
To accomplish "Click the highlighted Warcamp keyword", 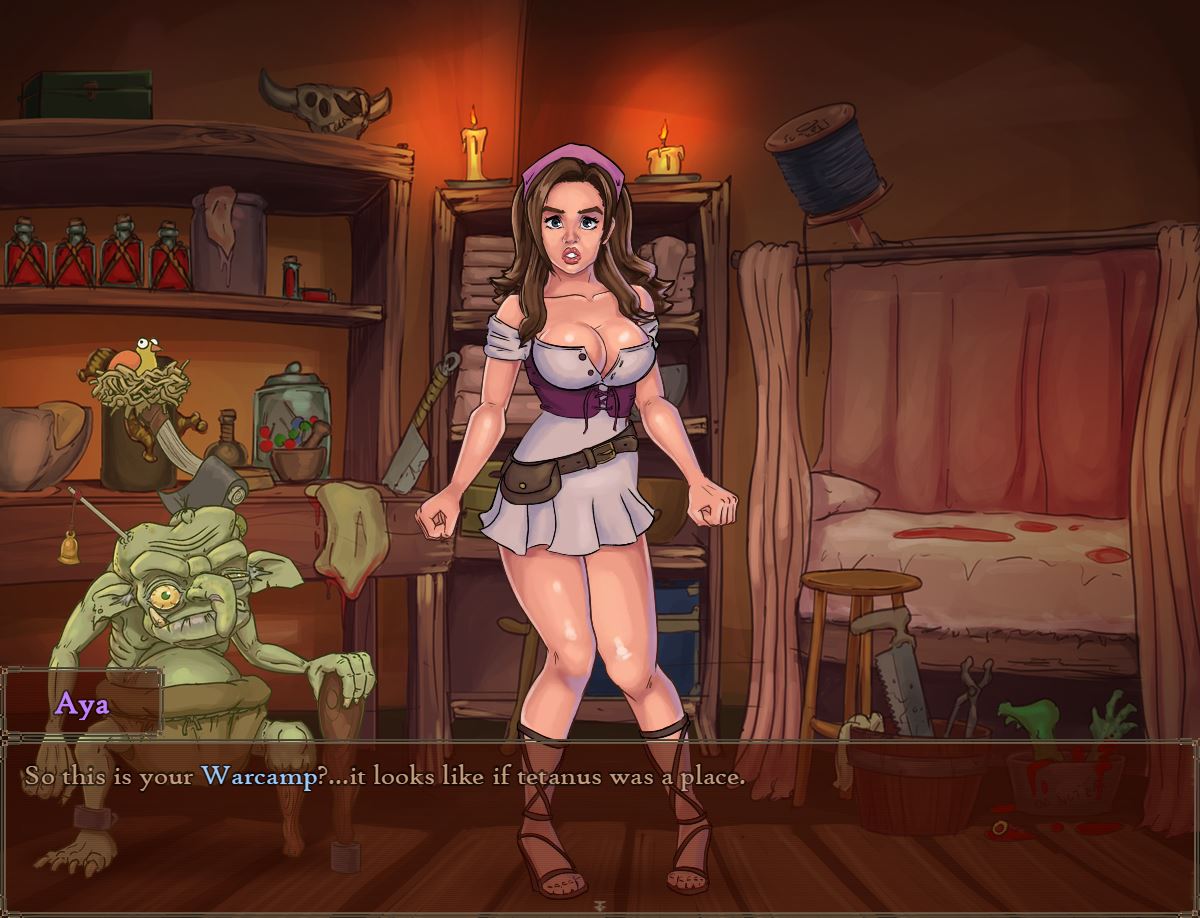I will point(258,776).
